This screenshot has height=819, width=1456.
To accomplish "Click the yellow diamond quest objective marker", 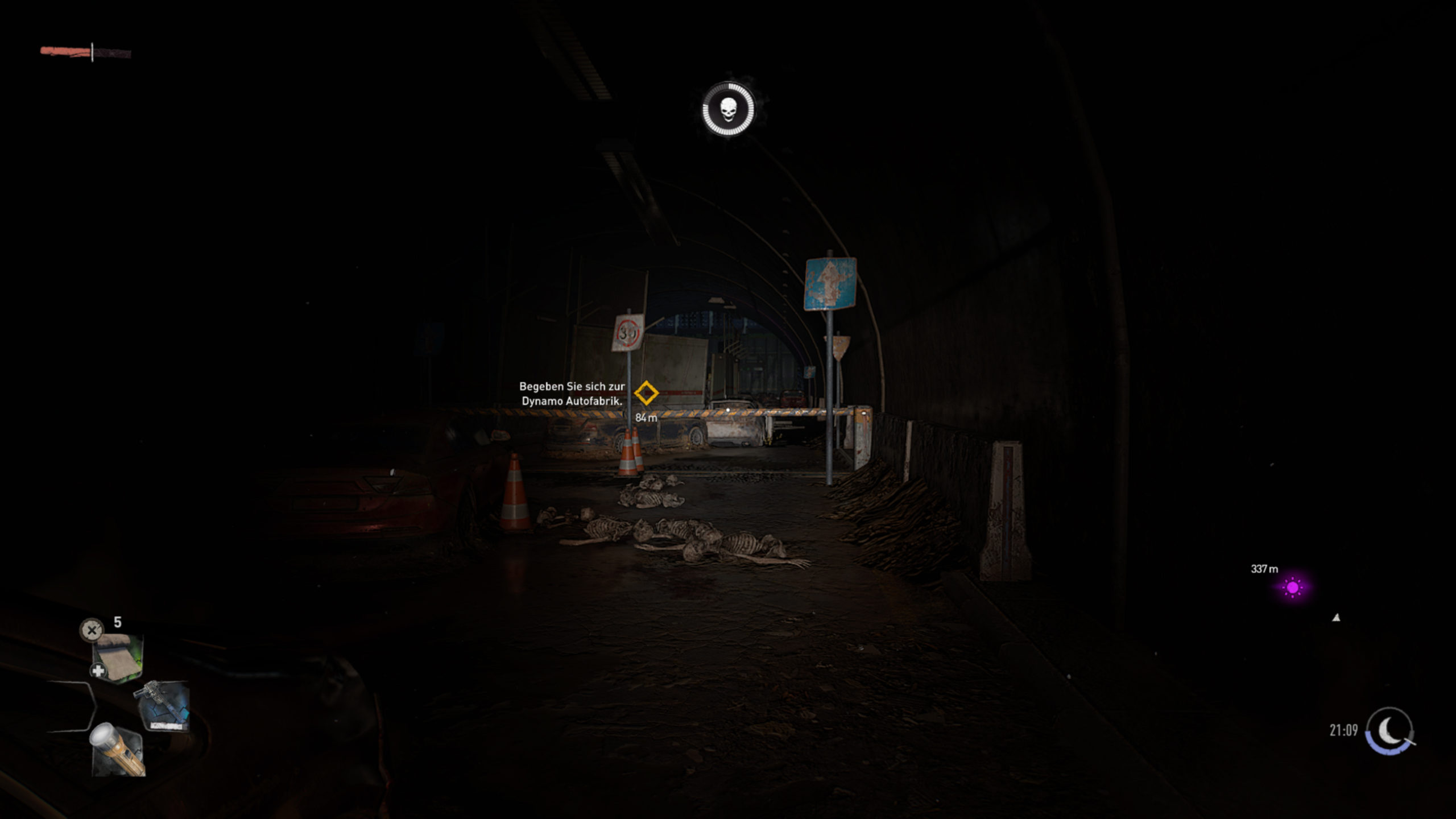I will pos(646,393).
